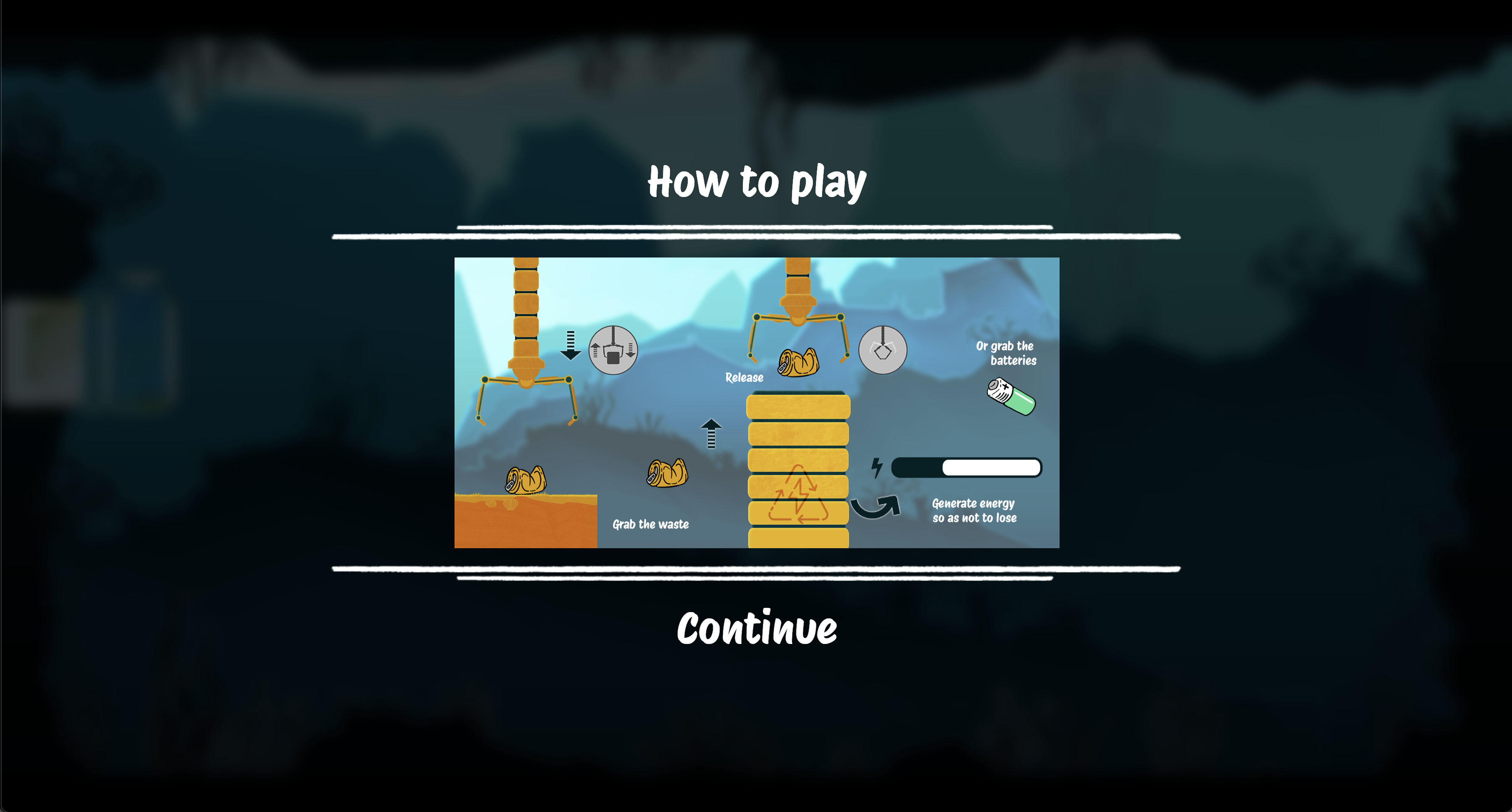Enable the open-claw circular indicator
1512x812 pixels.
coord(883,350)
